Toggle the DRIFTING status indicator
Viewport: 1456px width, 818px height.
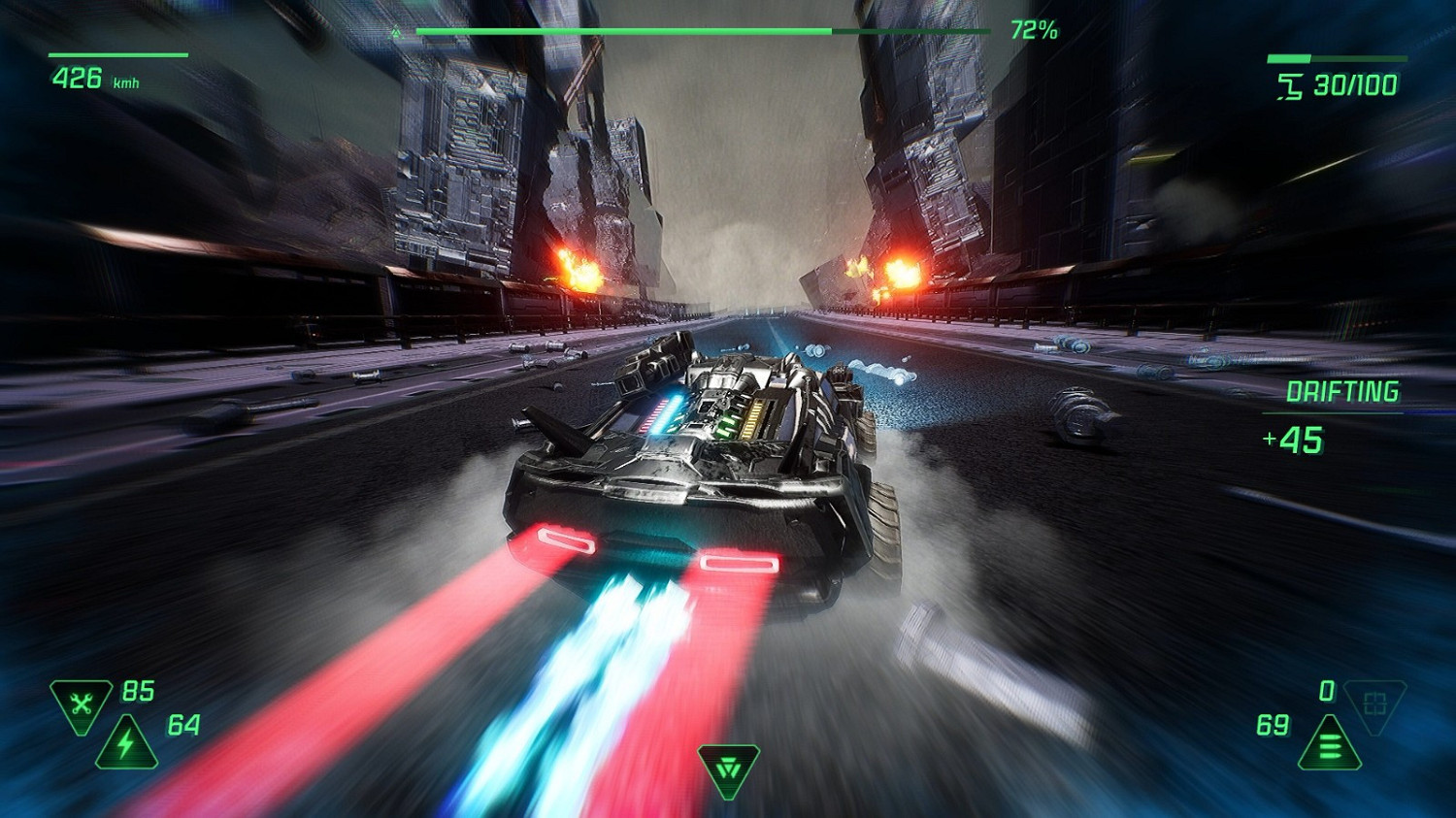coord(1342,392)
